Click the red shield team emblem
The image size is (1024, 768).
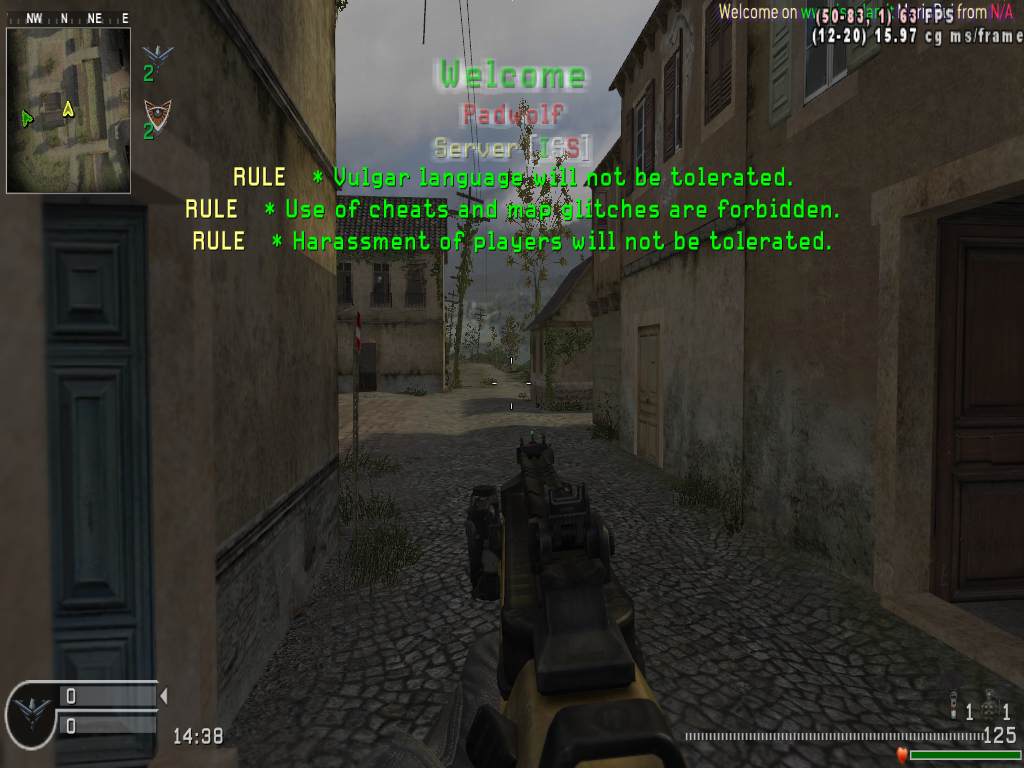[x=157, y=110]
